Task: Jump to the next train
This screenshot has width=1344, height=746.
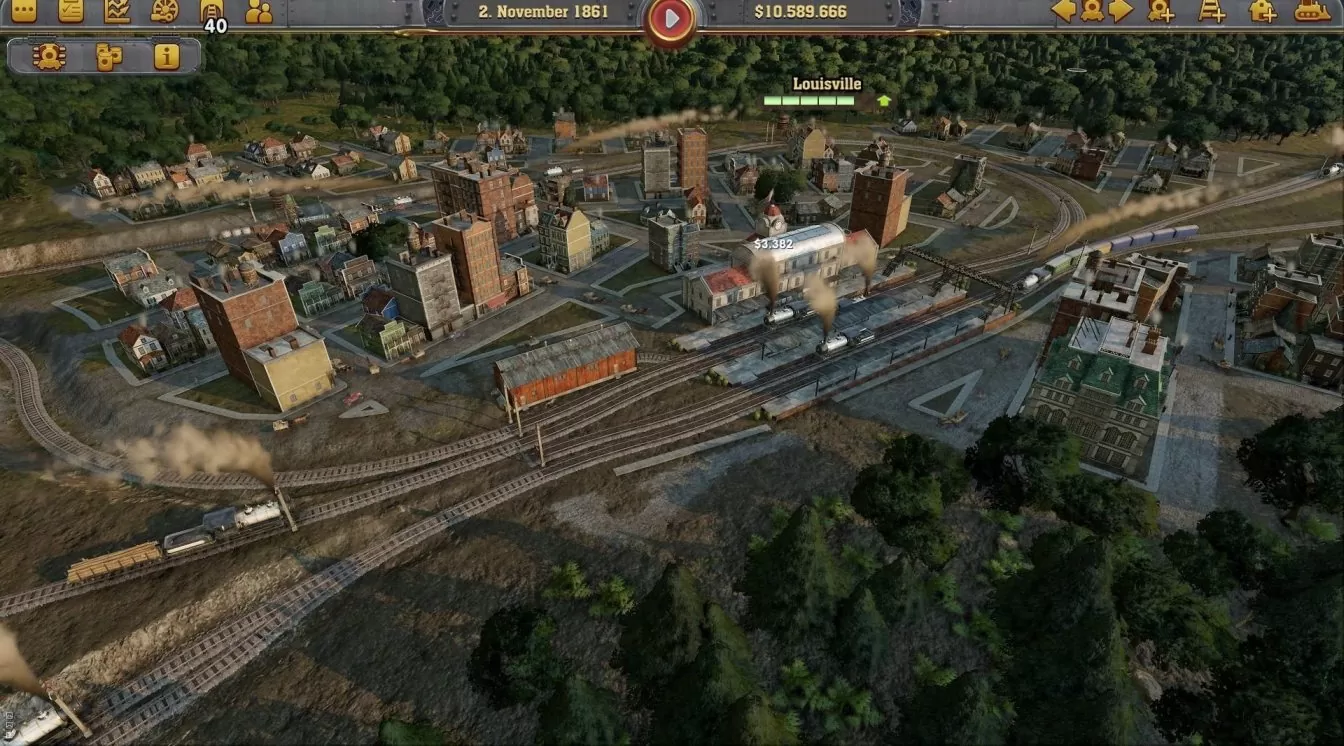Action: coord(1120,11)
